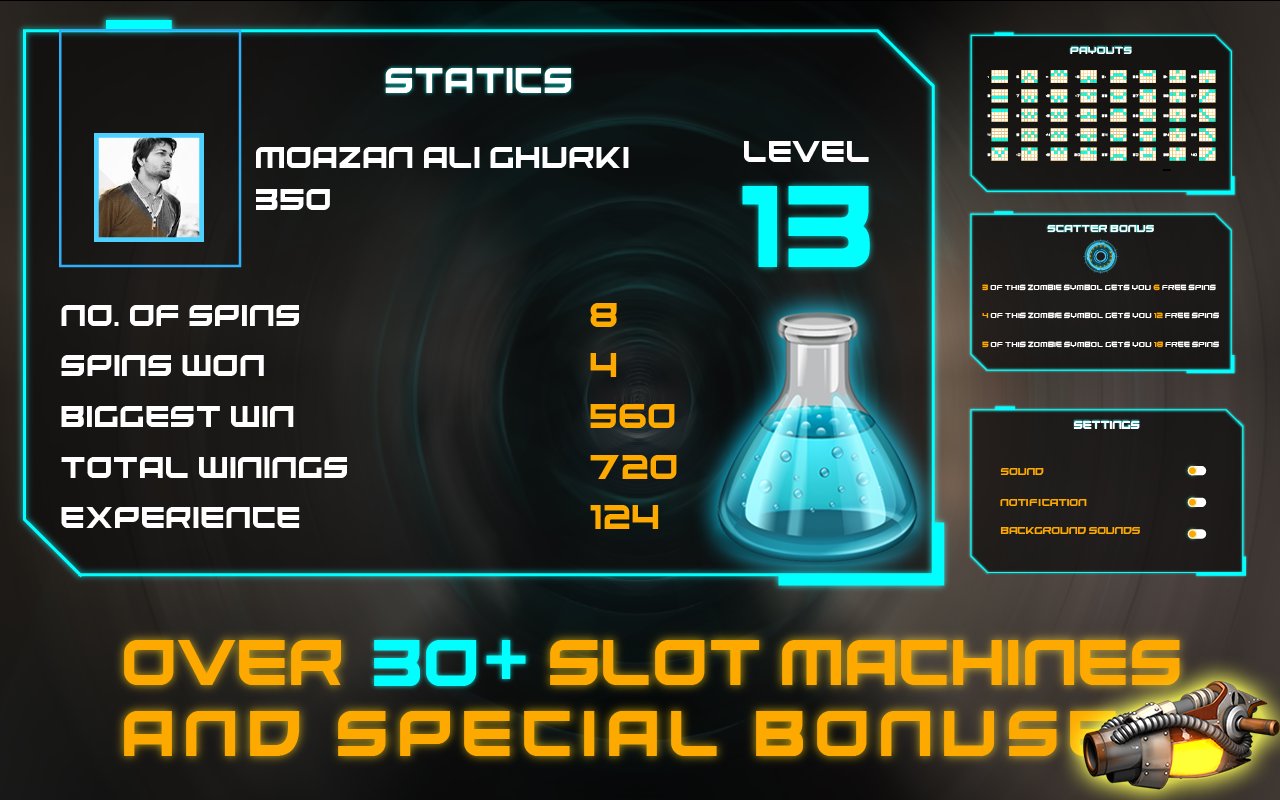
Task: Click the circular scatter symbol in Scatter Bonus
Action: pyautogui.click(x=1100, y=258)
